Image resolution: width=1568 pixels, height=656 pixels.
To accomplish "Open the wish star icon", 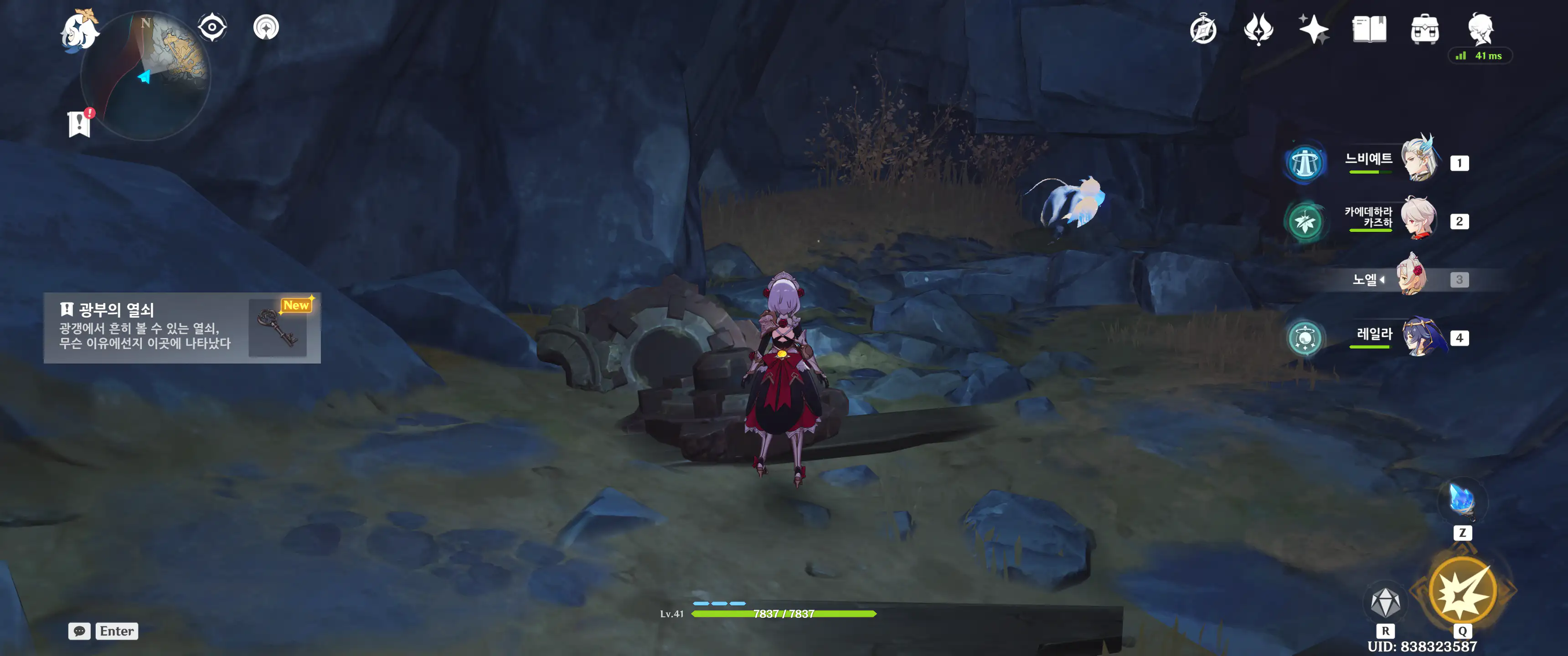I will [x=1314, y=29].
